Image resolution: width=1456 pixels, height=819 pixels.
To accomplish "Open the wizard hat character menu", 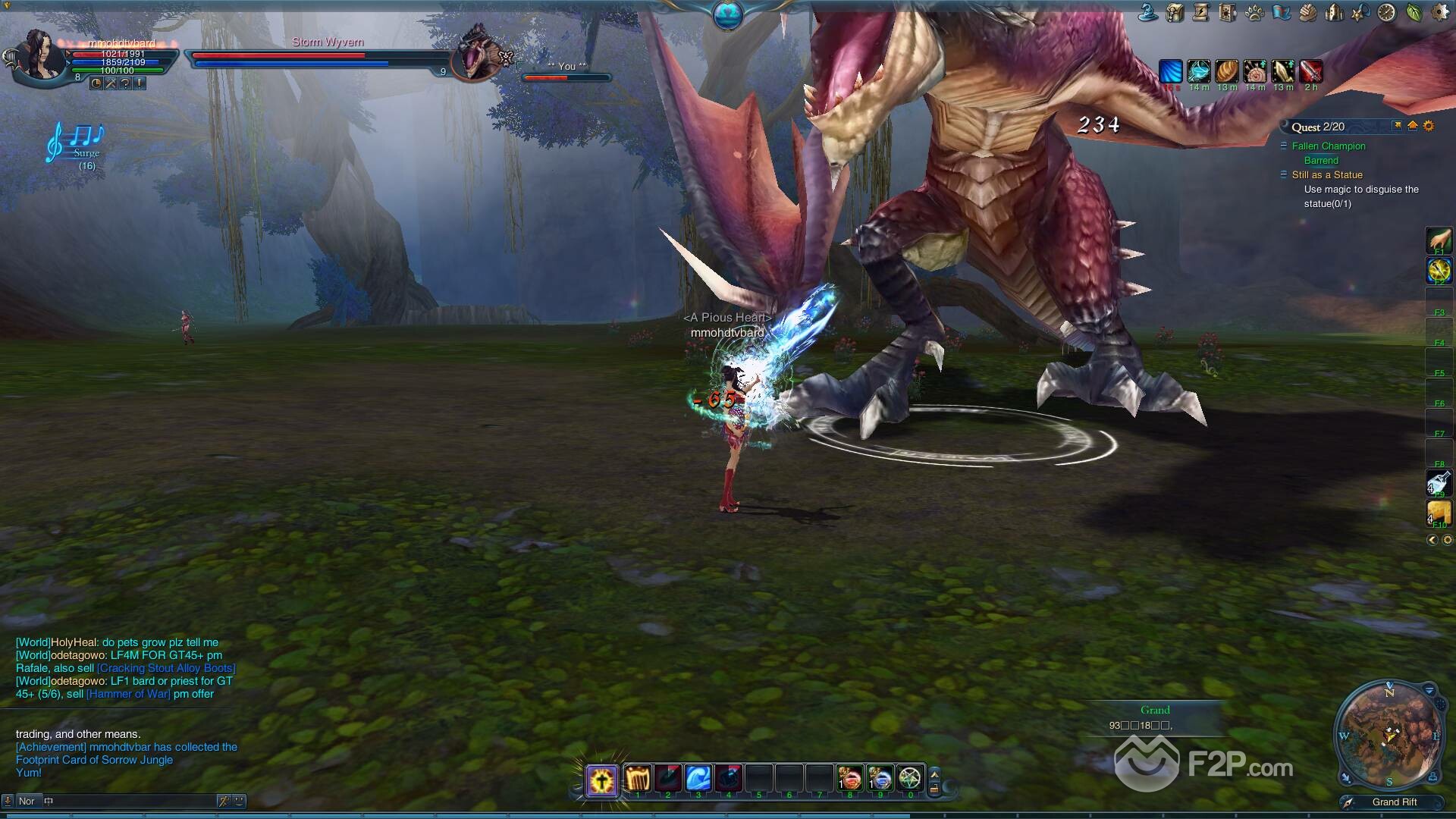I will pyautogui.click(x=1148, y=12).
